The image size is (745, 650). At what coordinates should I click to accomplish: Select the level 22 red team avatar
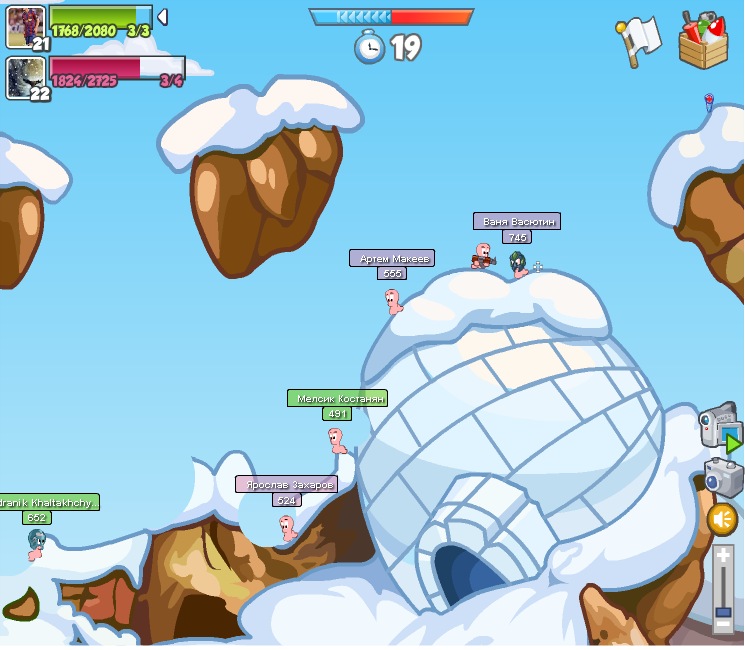[x=25, y=77]
